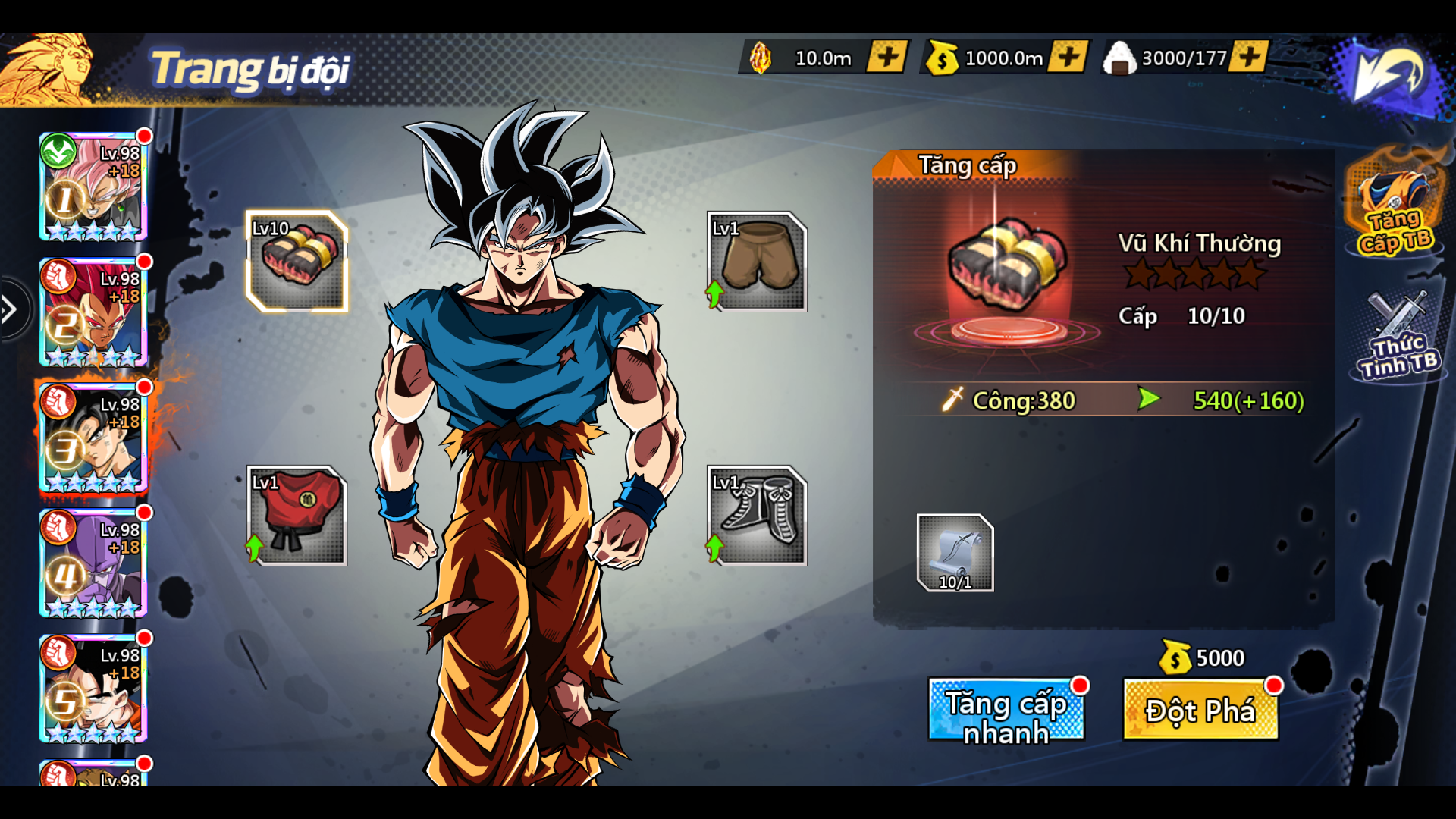Select the brown shorts equipment slot
Viewport: 1456px width, 819px height.
coord(757,262)
